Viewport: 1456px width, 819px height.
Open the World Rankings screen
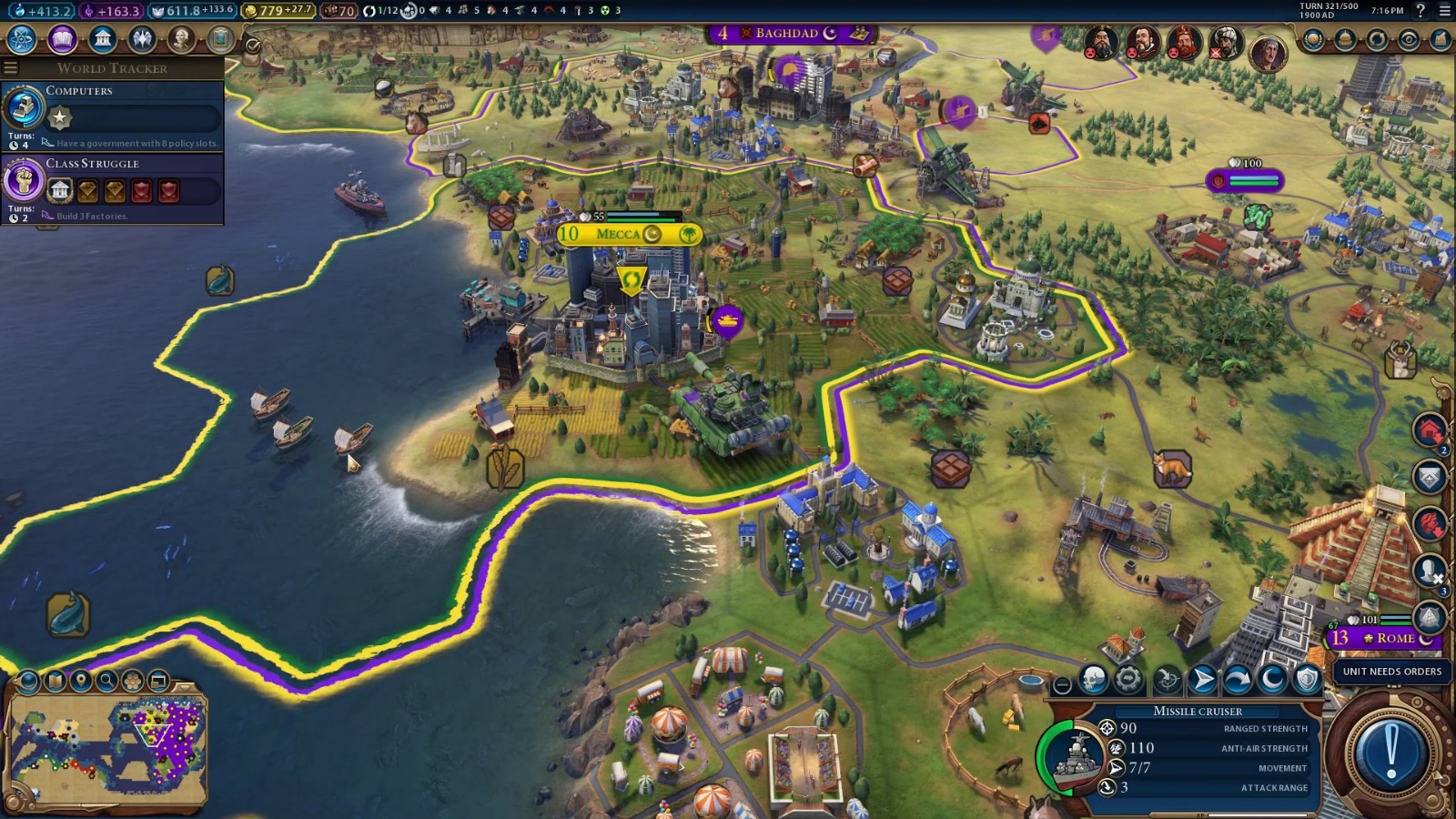point(1313,39)
